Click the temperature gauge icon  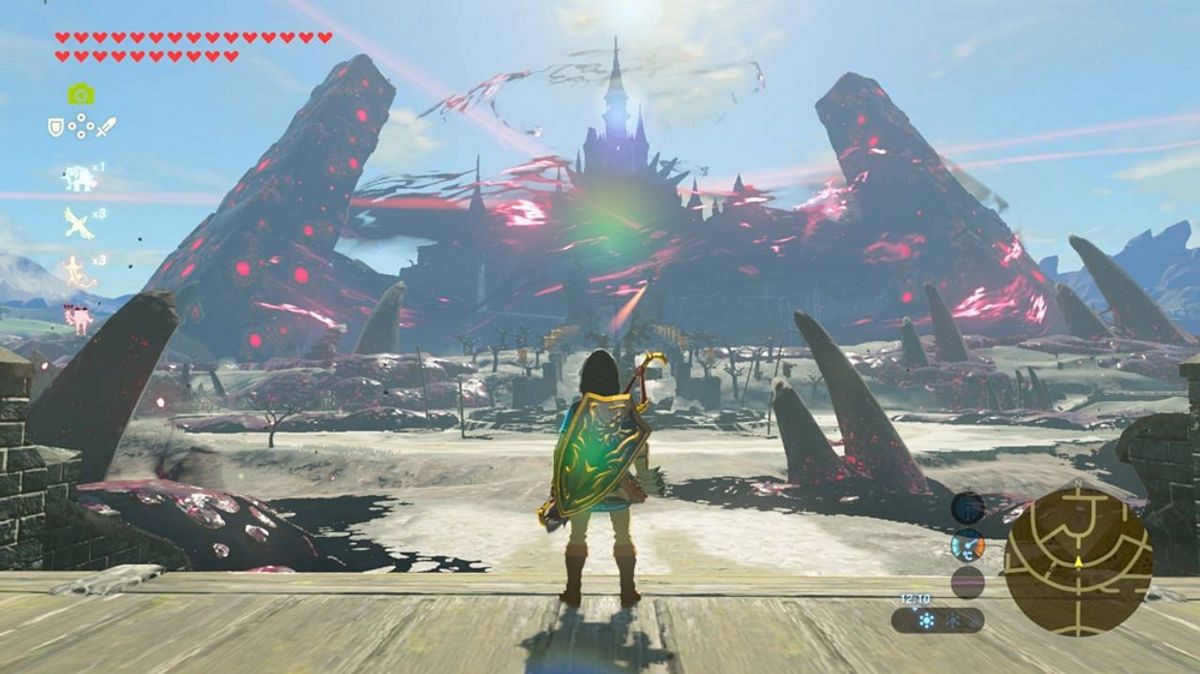967,545
